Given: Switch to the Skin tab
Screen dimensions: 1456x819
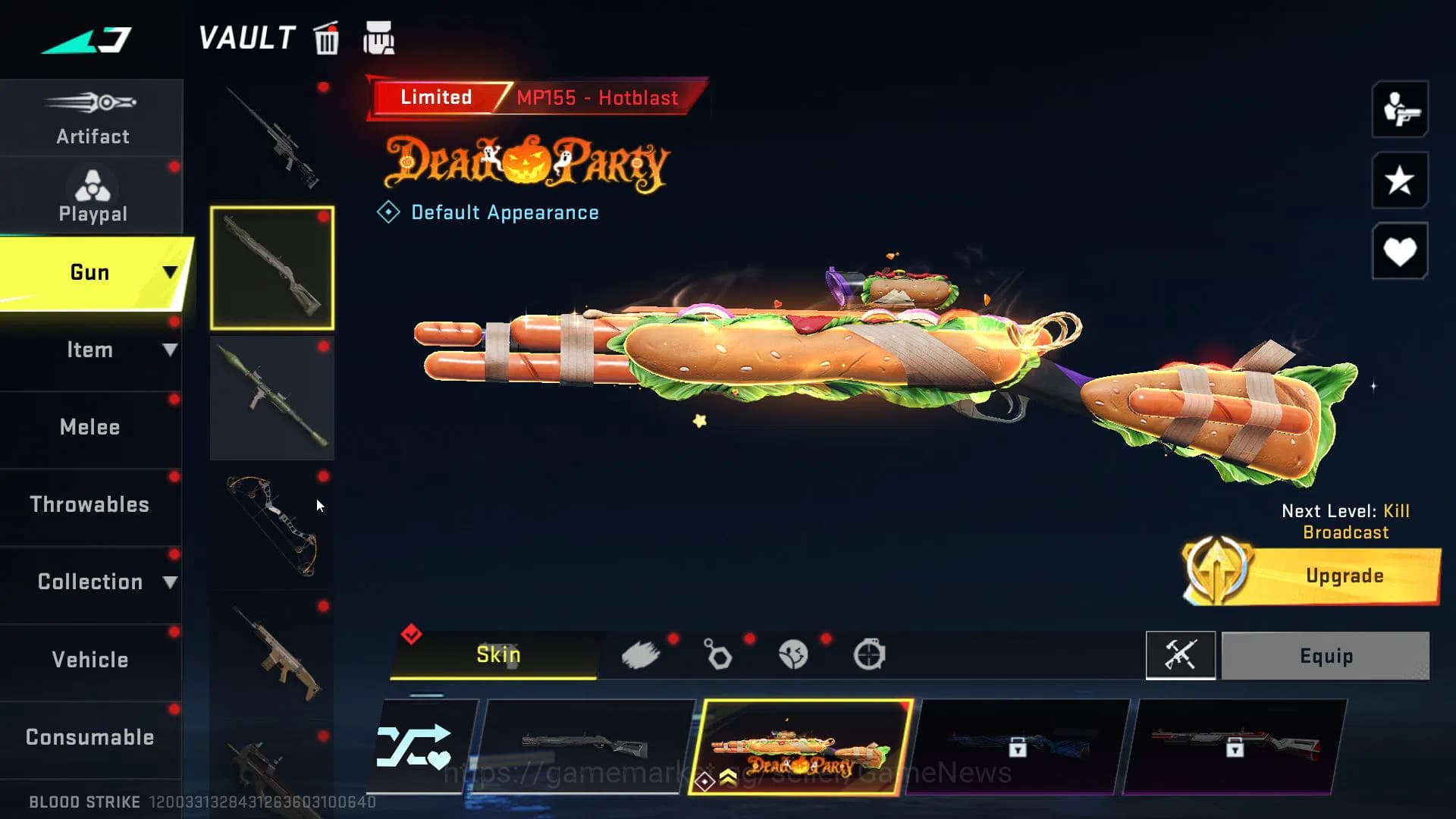Looking at the screenshot, I should [497, 654].
